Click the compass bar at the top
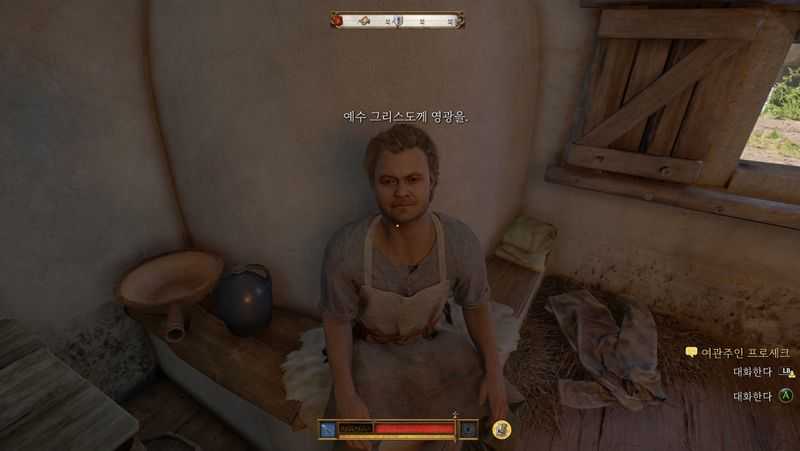The image size is (800, 451). click(398, 20)
